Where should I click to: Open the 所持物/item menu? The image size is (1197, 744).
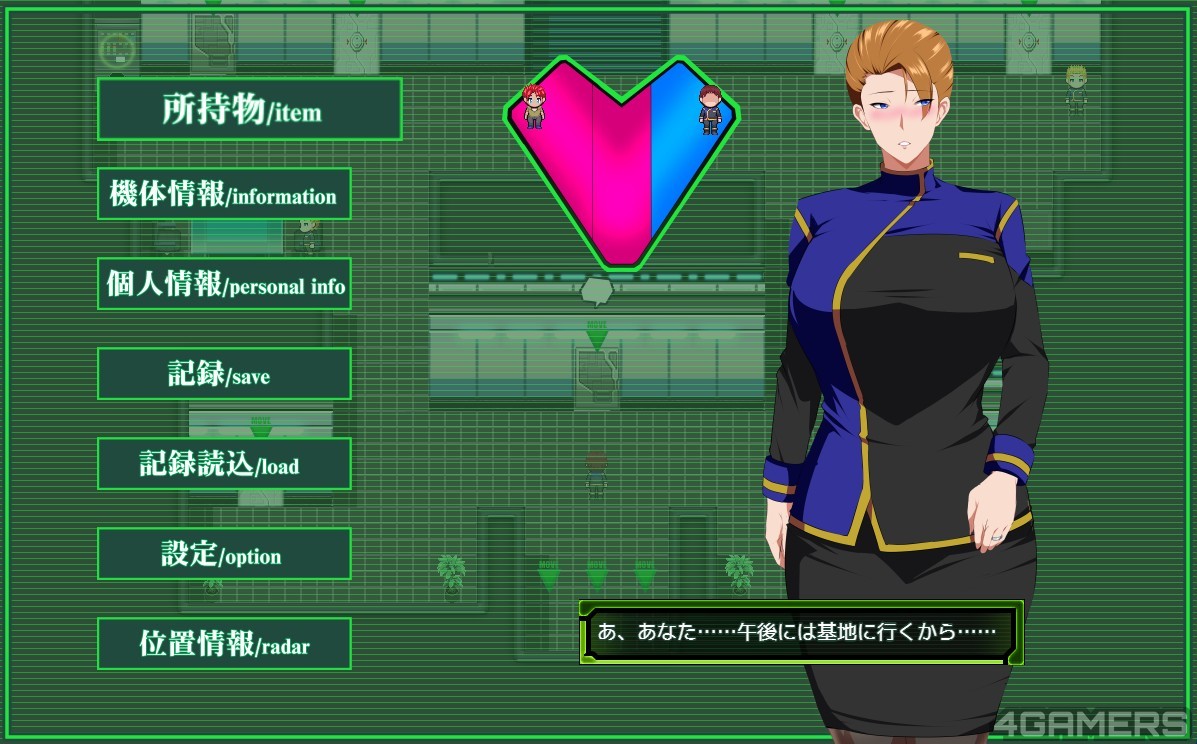249,109
